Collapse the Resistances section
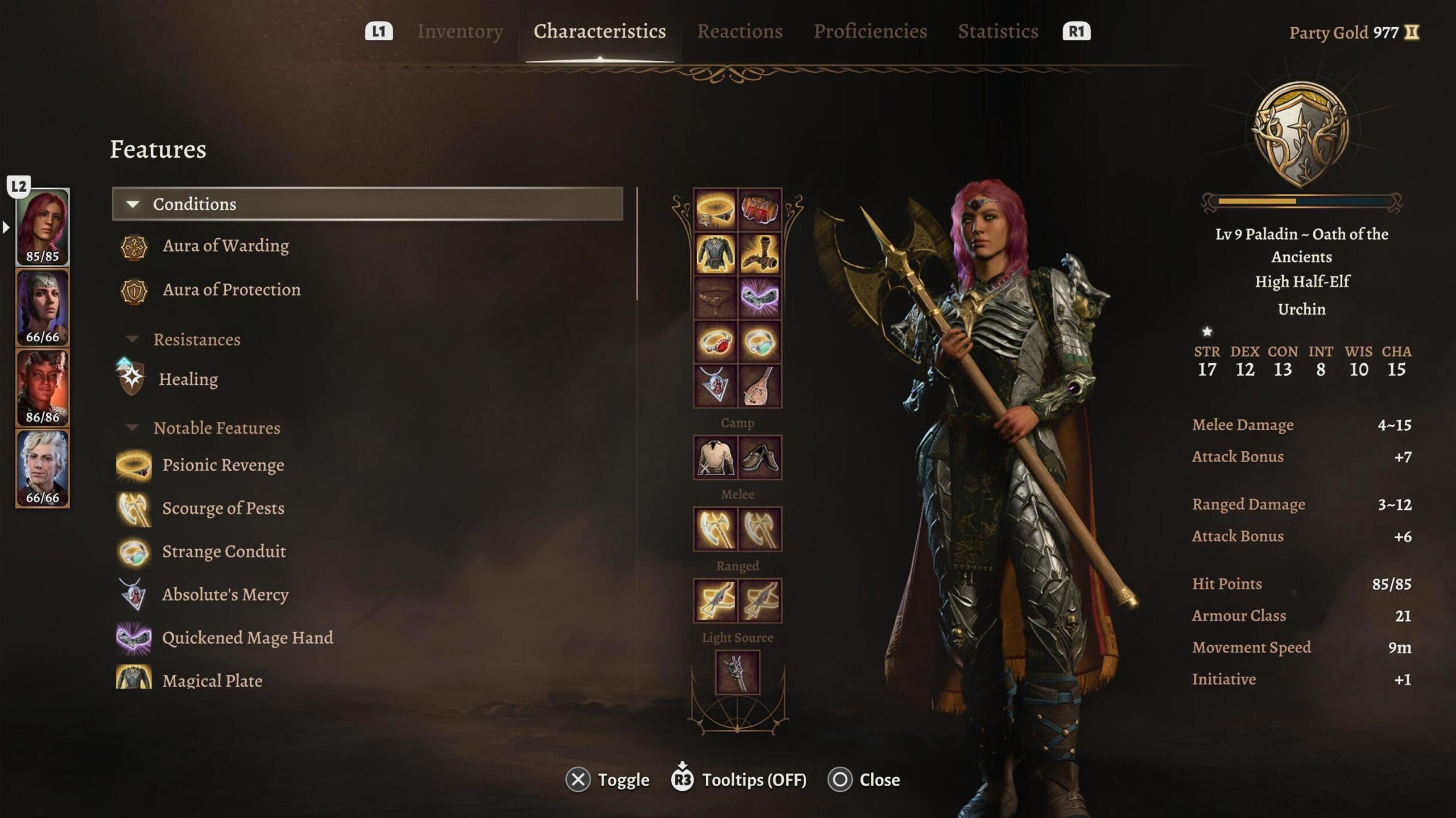 click(x=196, y=339)
